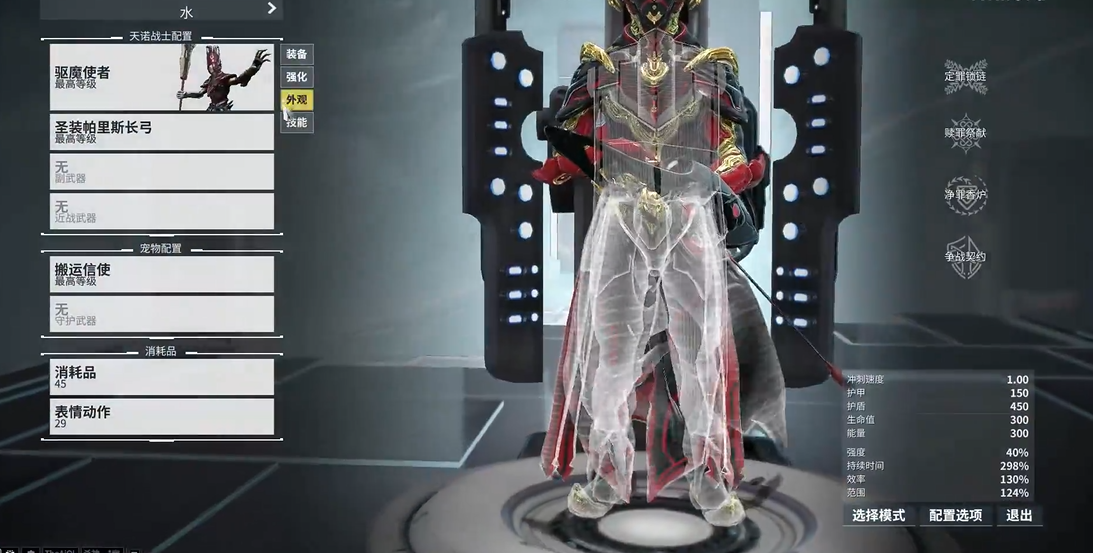The height and width of the screenshot is (553, 1093).
Task: Click the arrow next to 水 loadout name
Action: tap(271, 9)
